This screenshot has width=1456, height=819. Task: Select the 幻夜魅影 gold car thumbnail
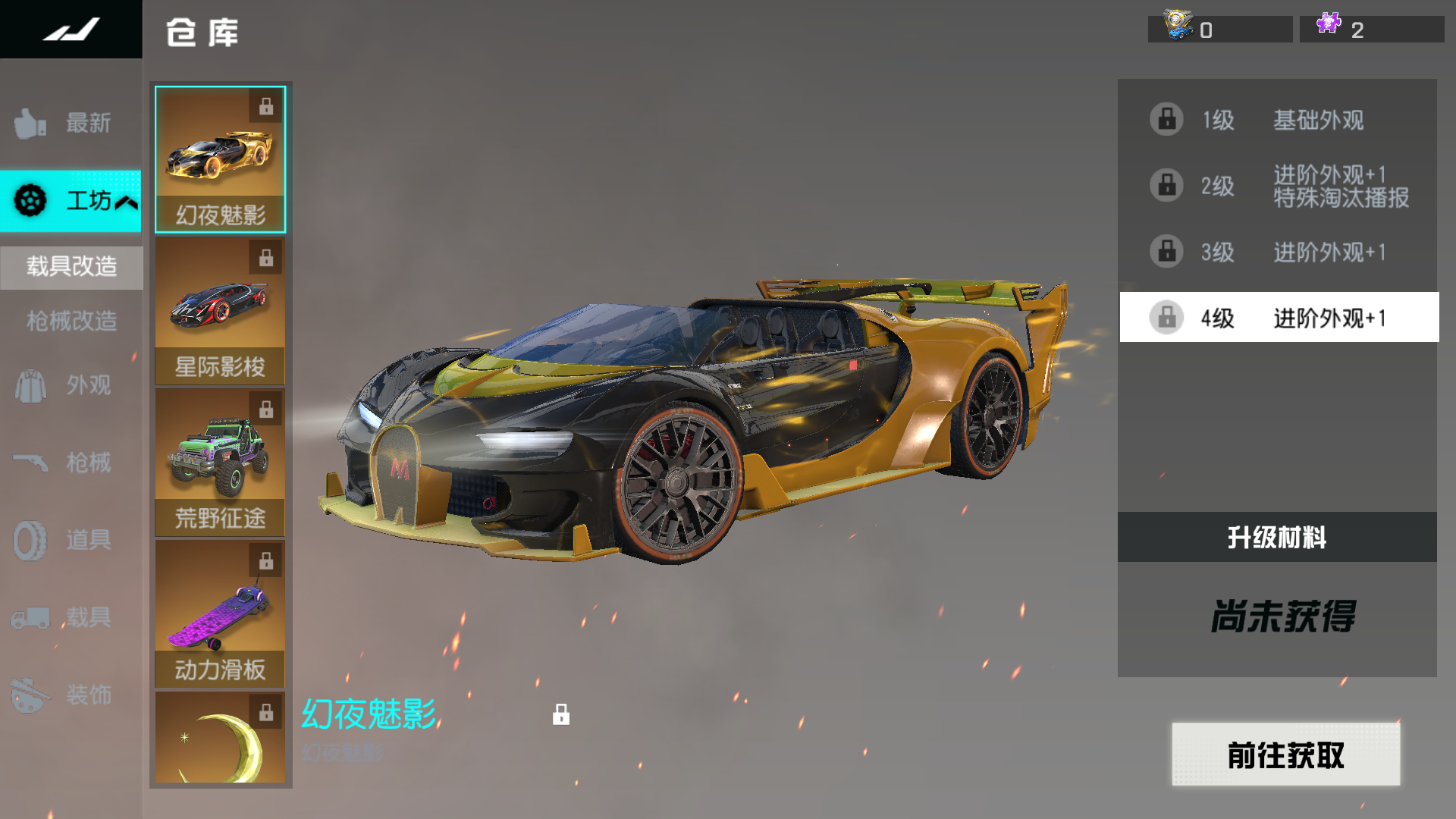(x=220, y=159)
